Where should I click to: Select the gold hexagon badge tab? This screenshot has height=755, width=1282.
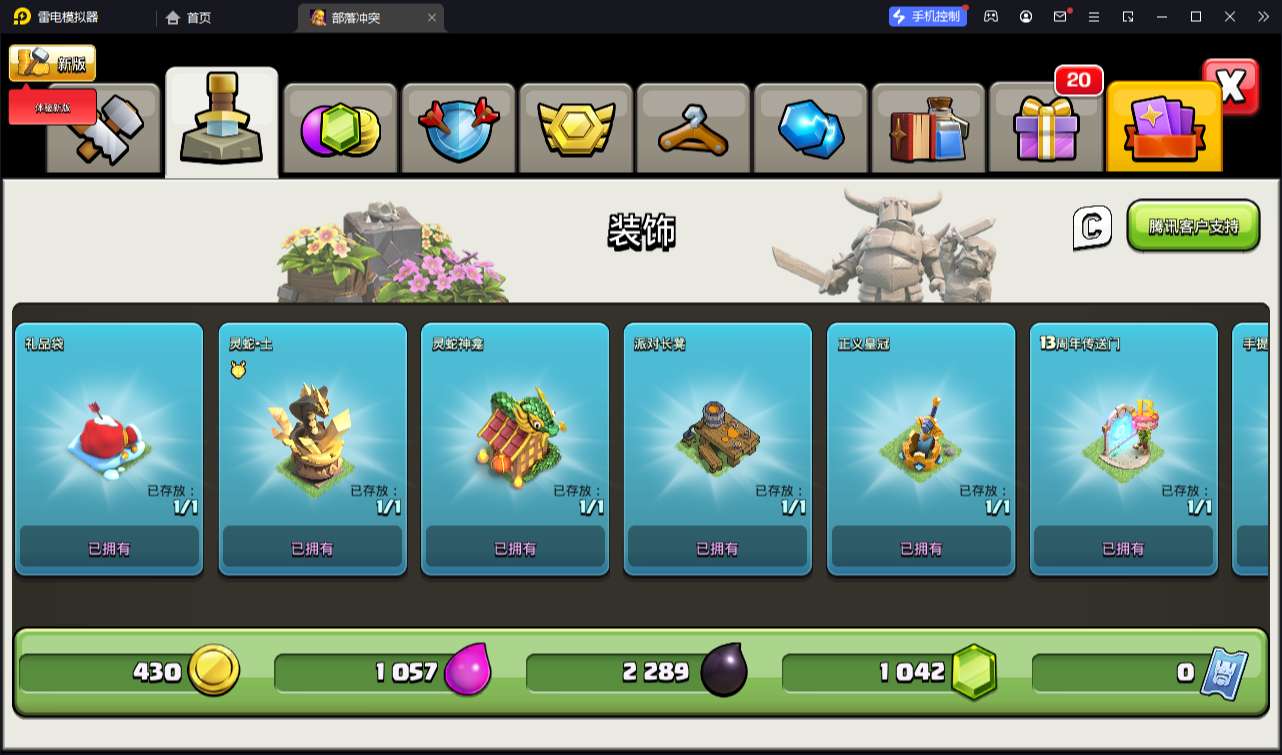coord(575,130)
